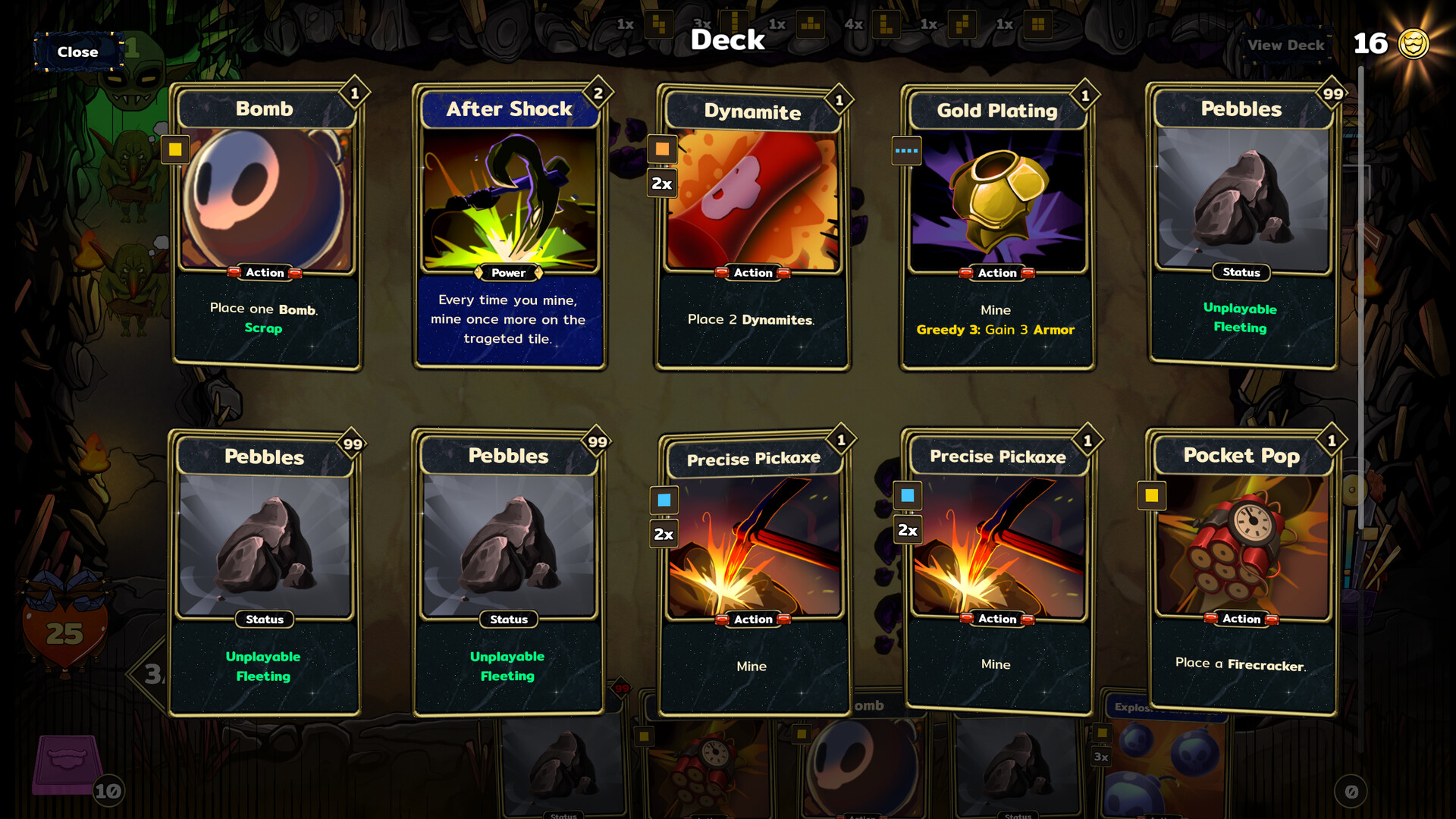Choose the Pocket Pop card
The image size is (1456, 819).
(x=1241, y=573)
